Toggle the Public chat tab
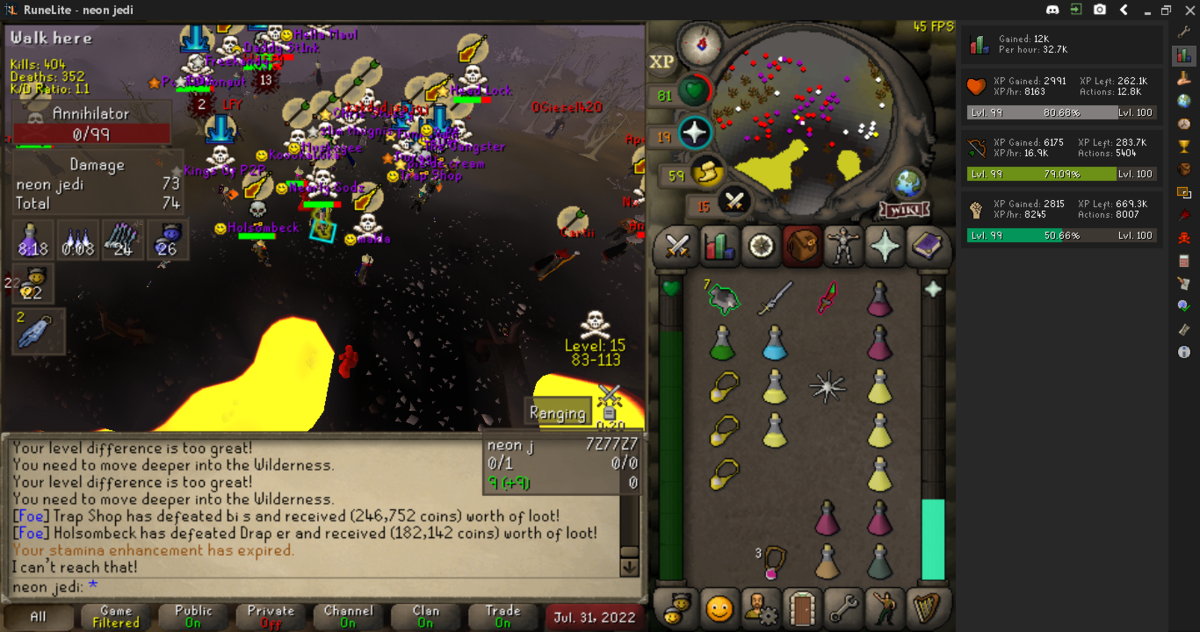This screenshot has width=1200, height=632. pyautogui.click(x=193, y=617)
